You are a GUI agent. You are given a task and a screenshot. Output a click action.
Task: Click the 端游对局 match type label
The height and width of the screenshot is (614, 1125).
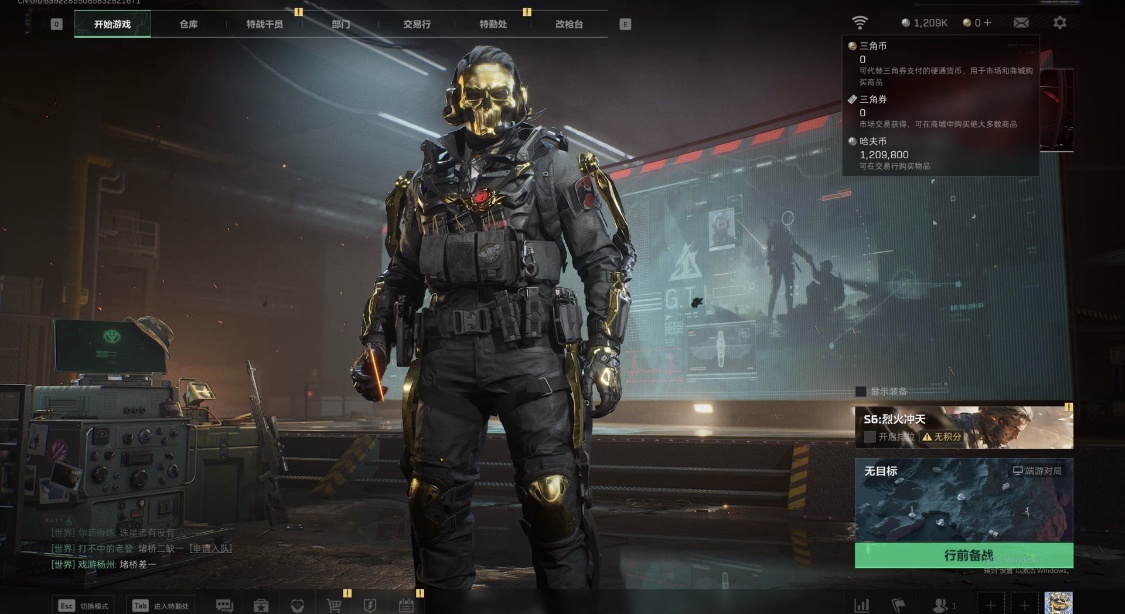1037,470
